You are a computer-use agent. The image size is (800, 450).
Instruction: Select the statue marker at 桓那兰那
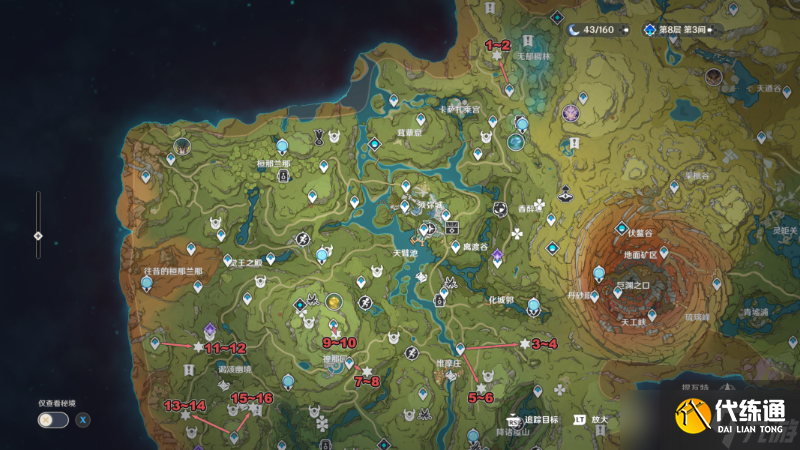(284, 175)
